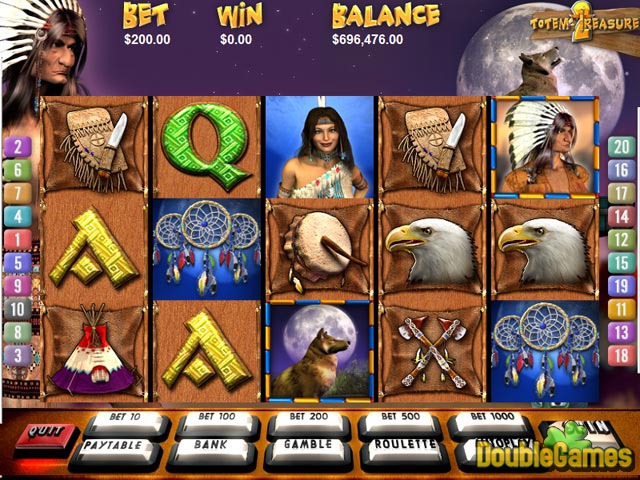Image resolution: width=640 pixels, height=480 pixels.
Task: Click payline number 10
Action: point(17,308)
